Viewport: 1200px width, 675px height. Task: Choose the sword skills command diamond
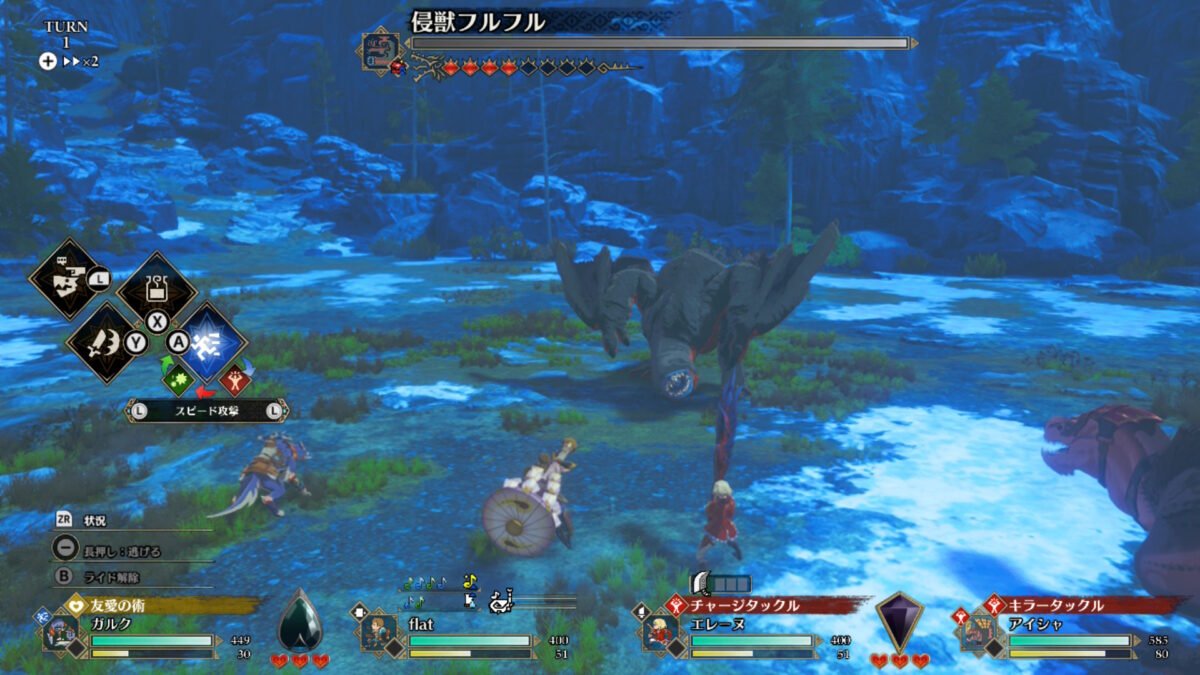click(x=103, y=343)
